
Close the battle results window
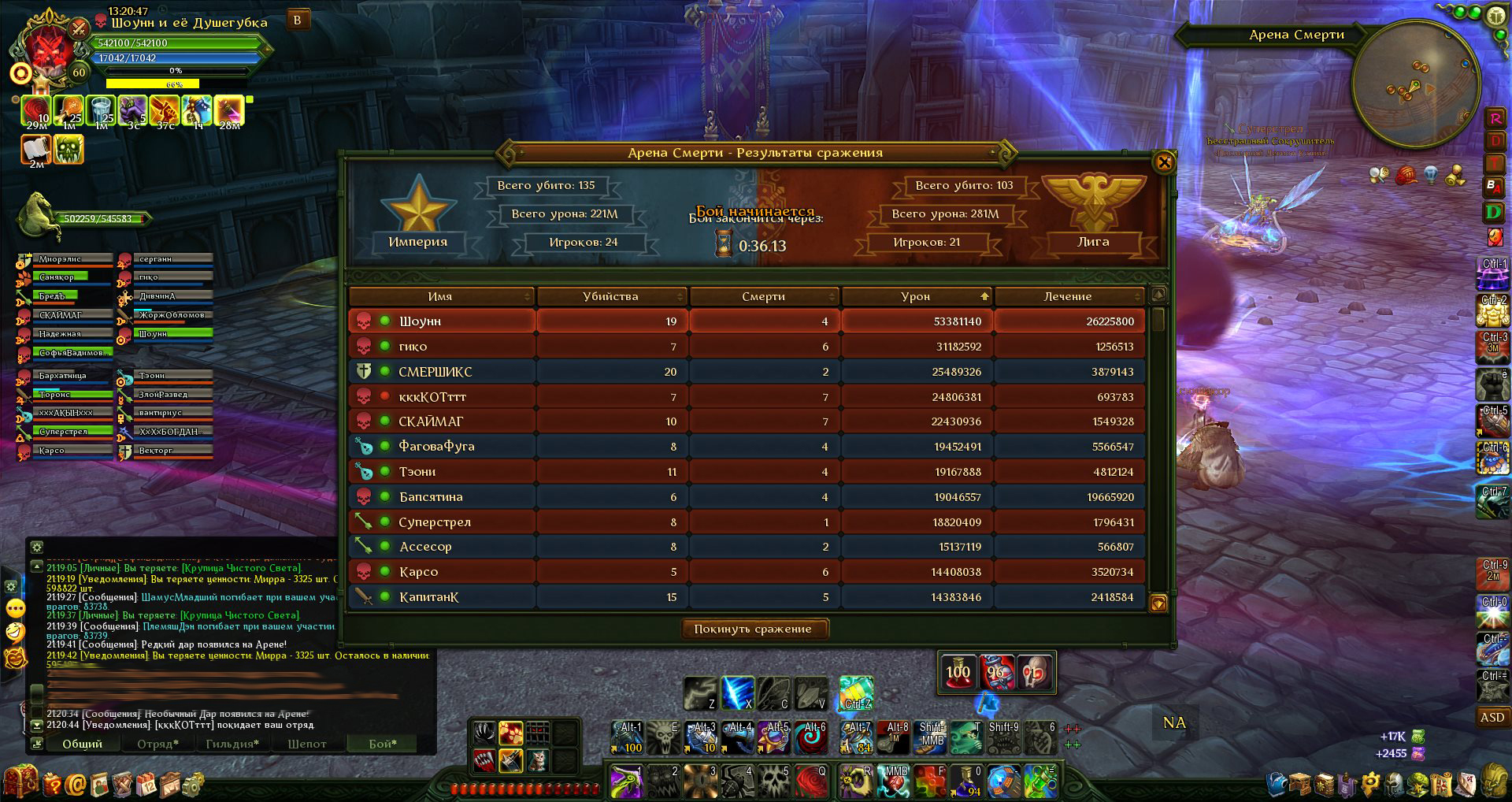coord(1164,162)
